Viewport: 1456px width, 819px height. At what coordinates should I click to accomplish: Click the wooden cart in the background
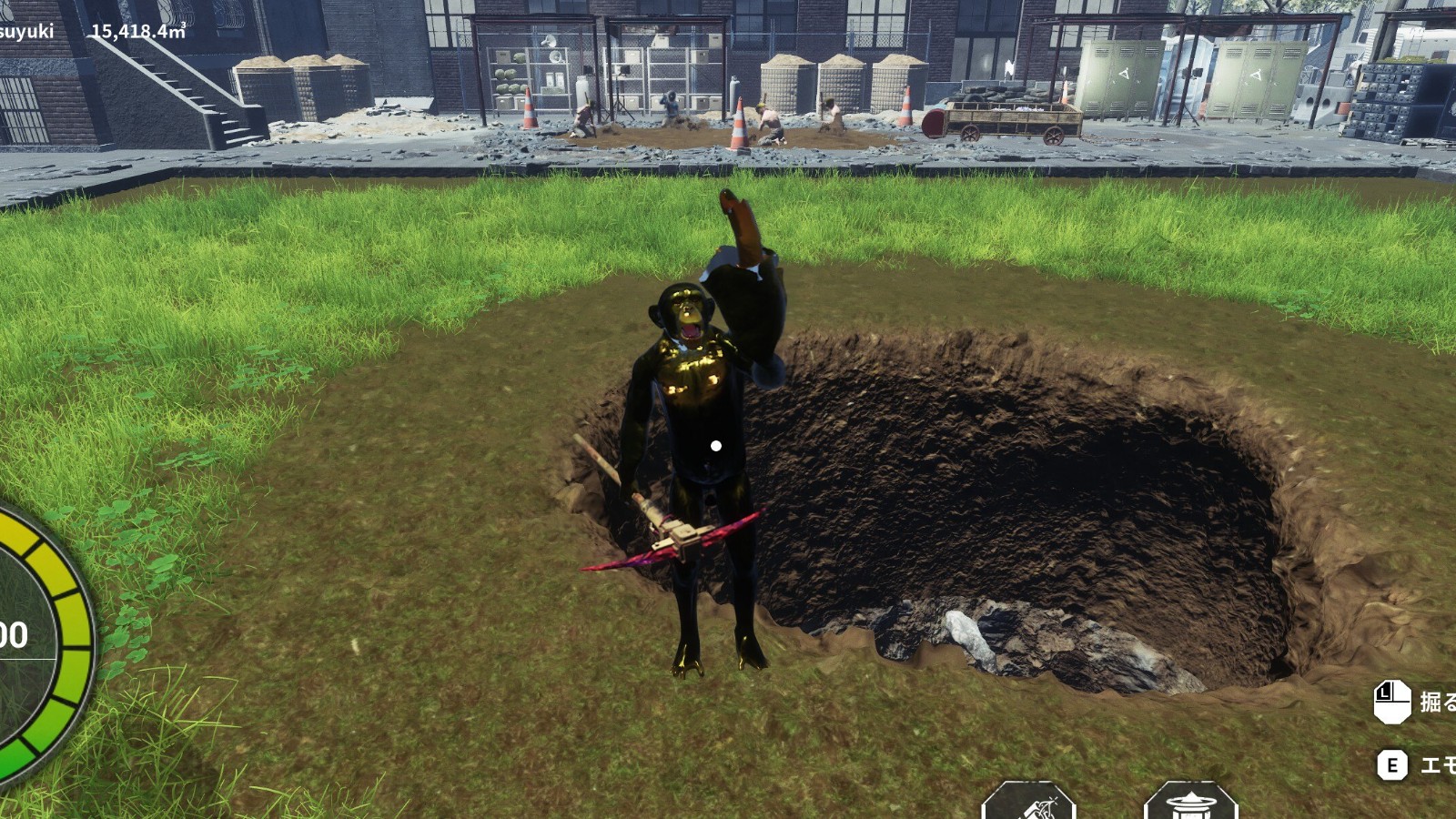tap(1010, 118)
